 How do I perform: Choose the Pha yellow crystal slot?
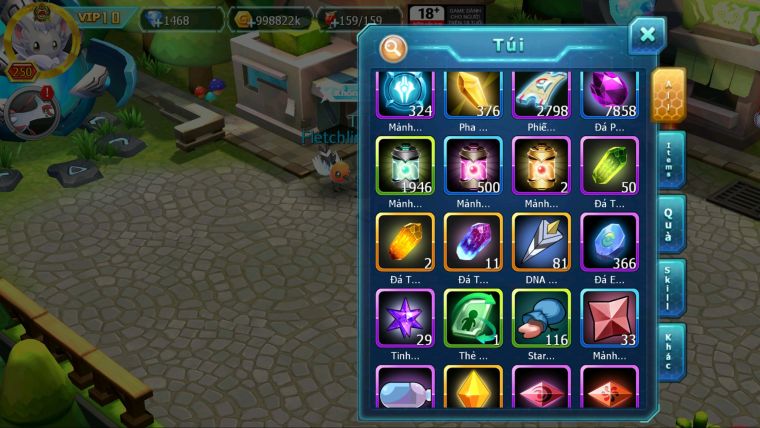(473, 94)
